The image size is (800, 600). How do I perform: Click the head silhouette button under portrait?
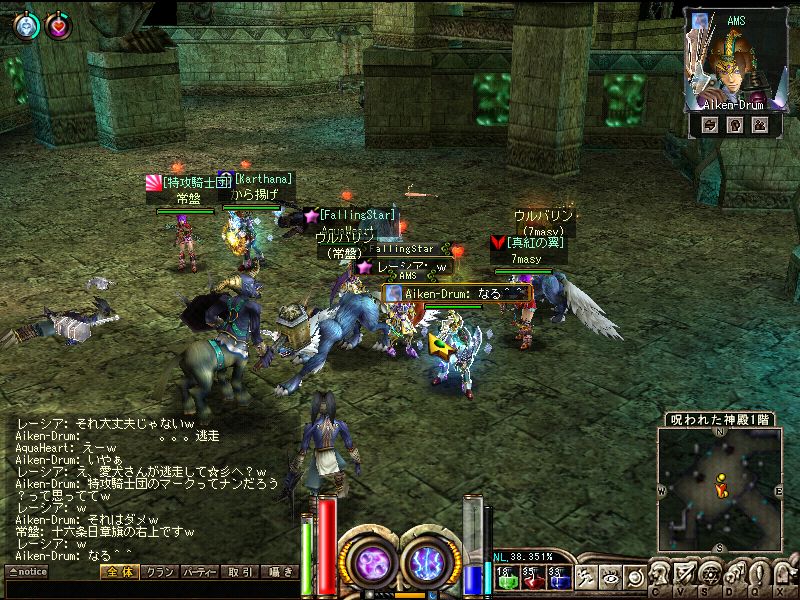pyautogui.click(x=735, y=125)
